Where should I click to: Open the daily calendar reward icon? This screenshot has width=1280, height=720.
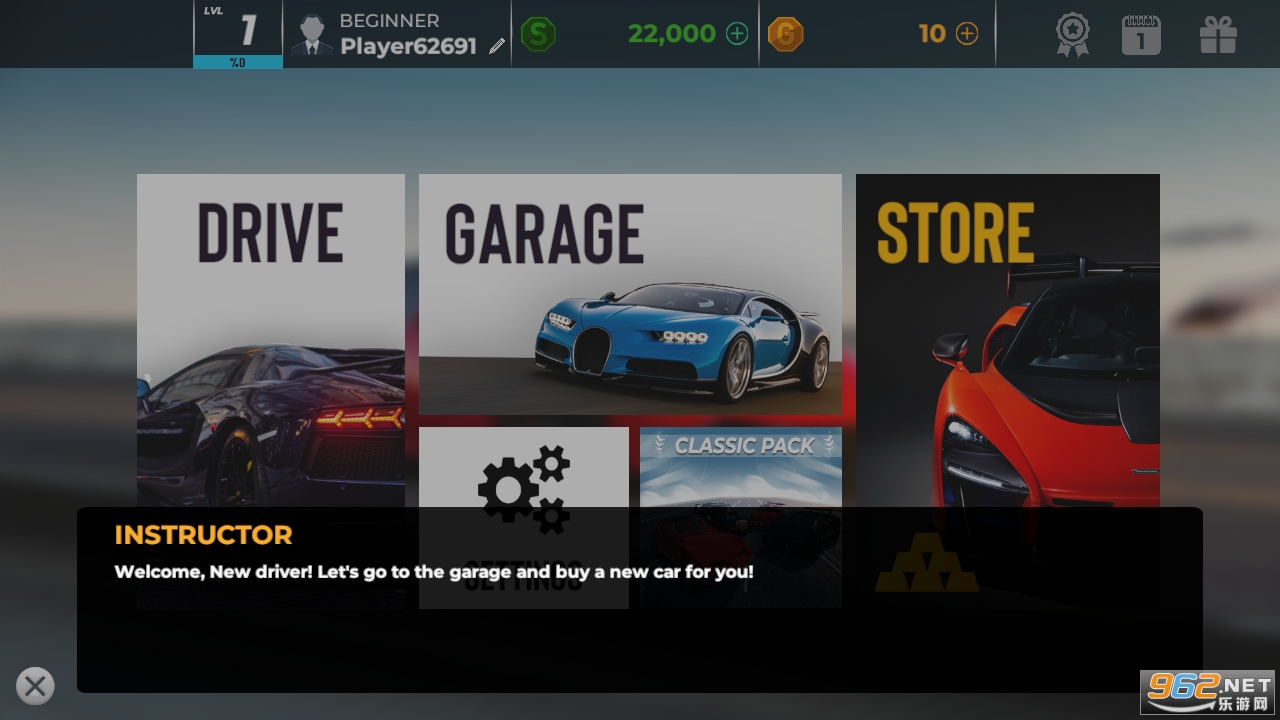(x=1141, y=35)
